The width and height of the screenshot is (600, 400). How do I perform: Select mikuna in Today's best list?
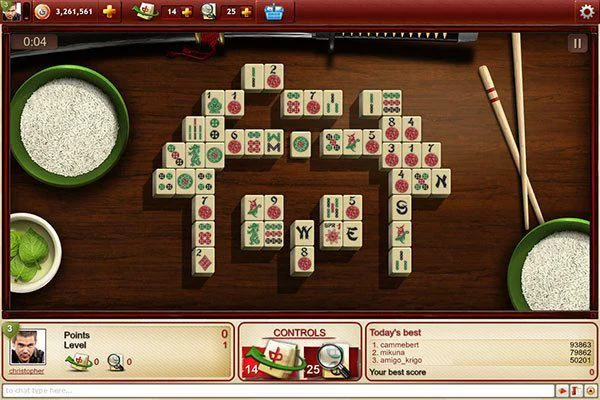click(x=394, y=352)
